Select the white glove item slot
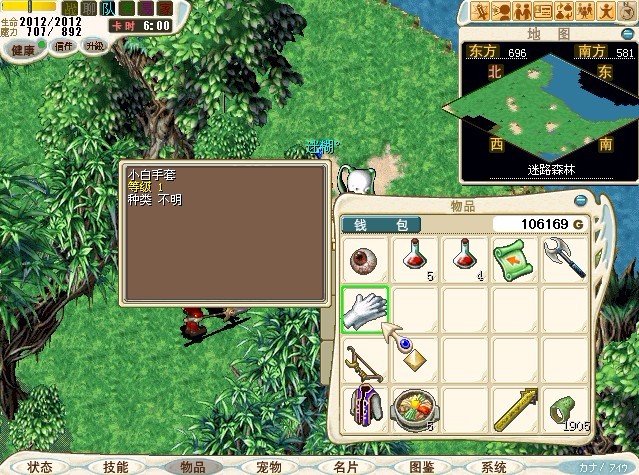639x475 pixels. pyautogui.click(x=365, y=311)
